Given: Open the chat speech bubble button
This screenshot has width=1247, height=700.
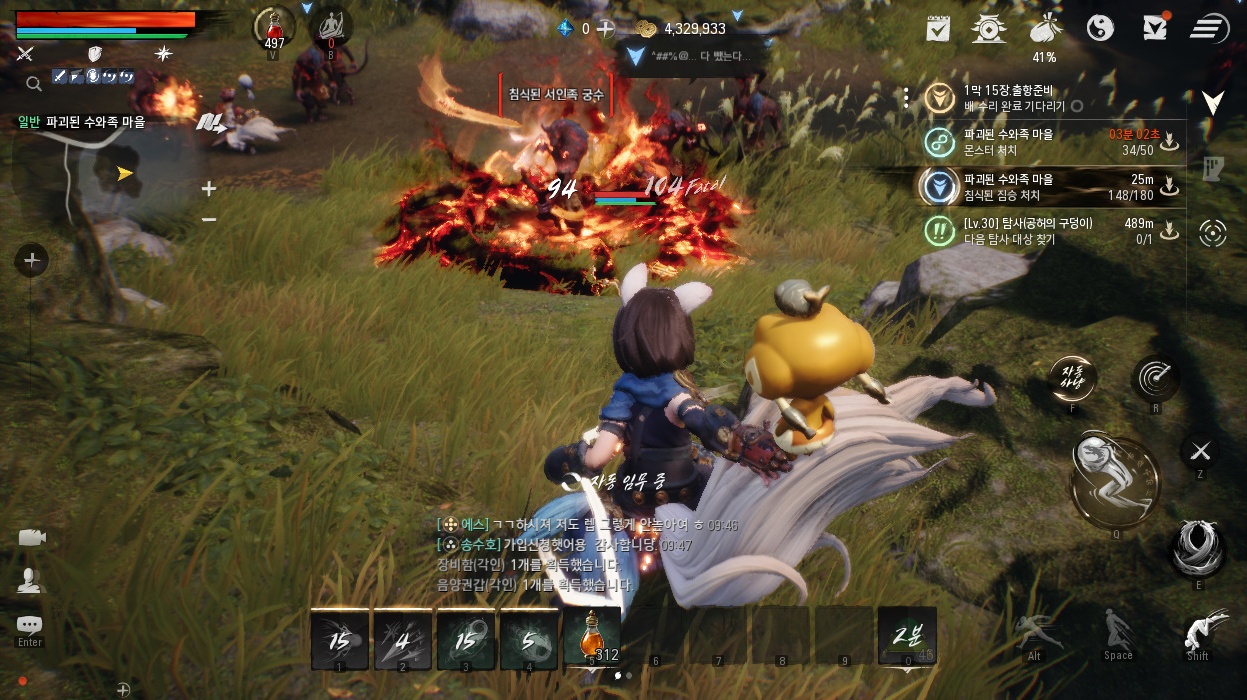Looking at the screenshot, I should coord(30,624).
